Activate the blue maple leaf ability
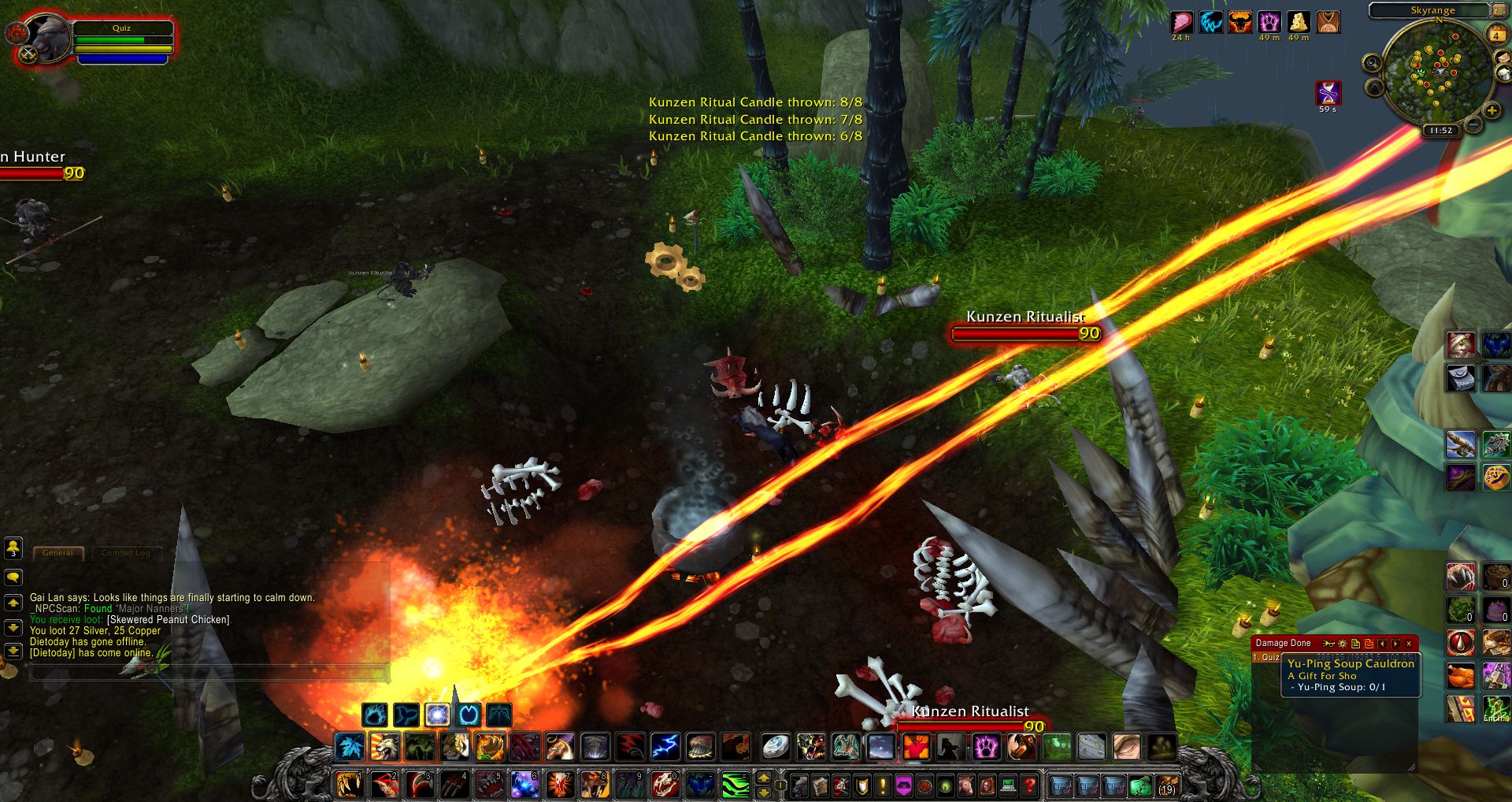1512x802 pixels. [350, 747]
